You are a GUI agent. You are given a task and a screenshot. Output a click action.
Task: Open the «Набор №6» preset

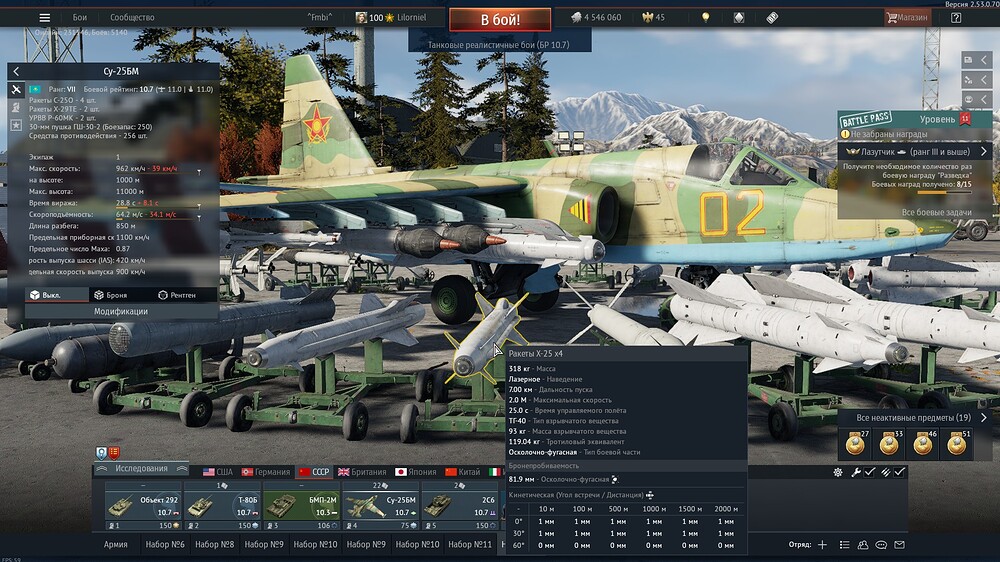tap(165, 545)
